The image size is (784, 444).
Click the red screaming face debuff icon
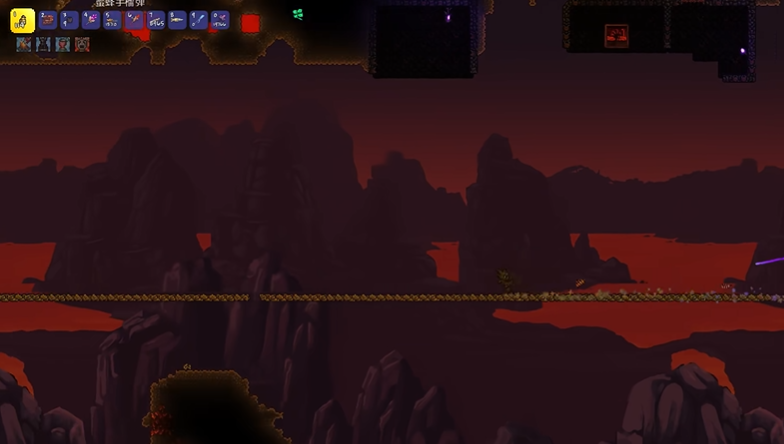tap(82, 45)
